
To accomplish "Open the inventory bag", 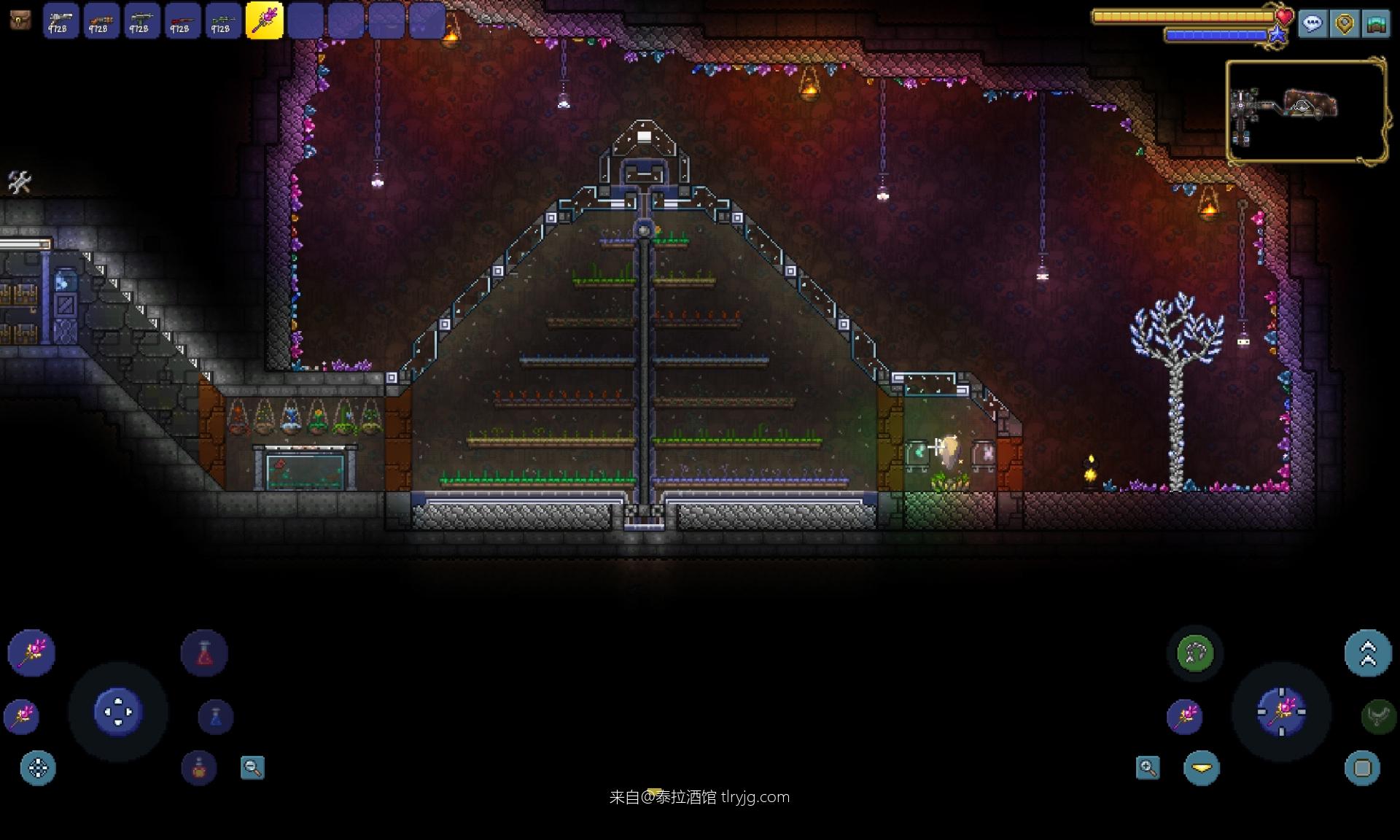I will [x=20, y=20].
